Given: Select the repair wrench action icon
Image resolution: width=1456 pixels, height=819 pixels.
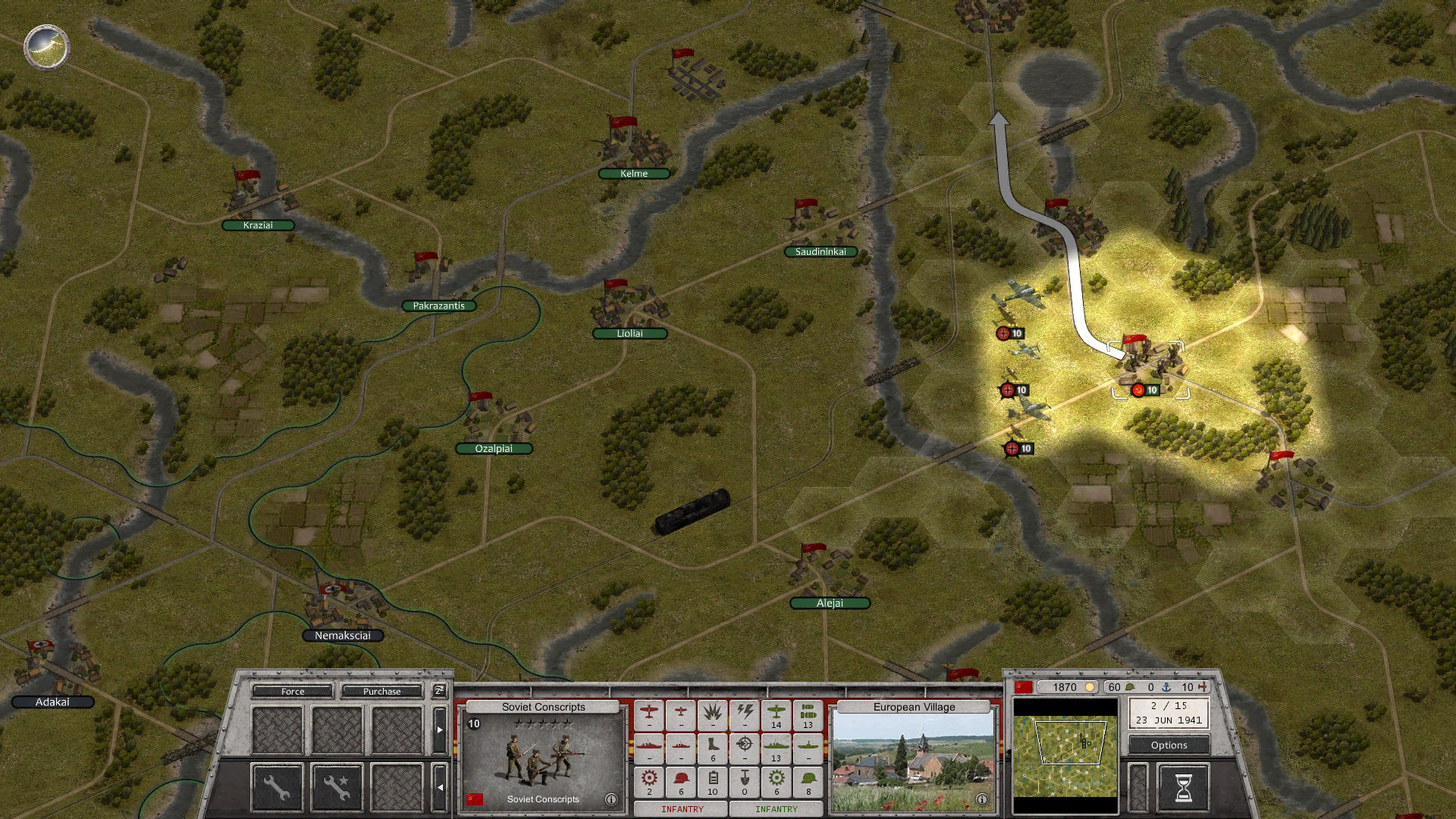Looking at the screenshot, I should point(278,789).
